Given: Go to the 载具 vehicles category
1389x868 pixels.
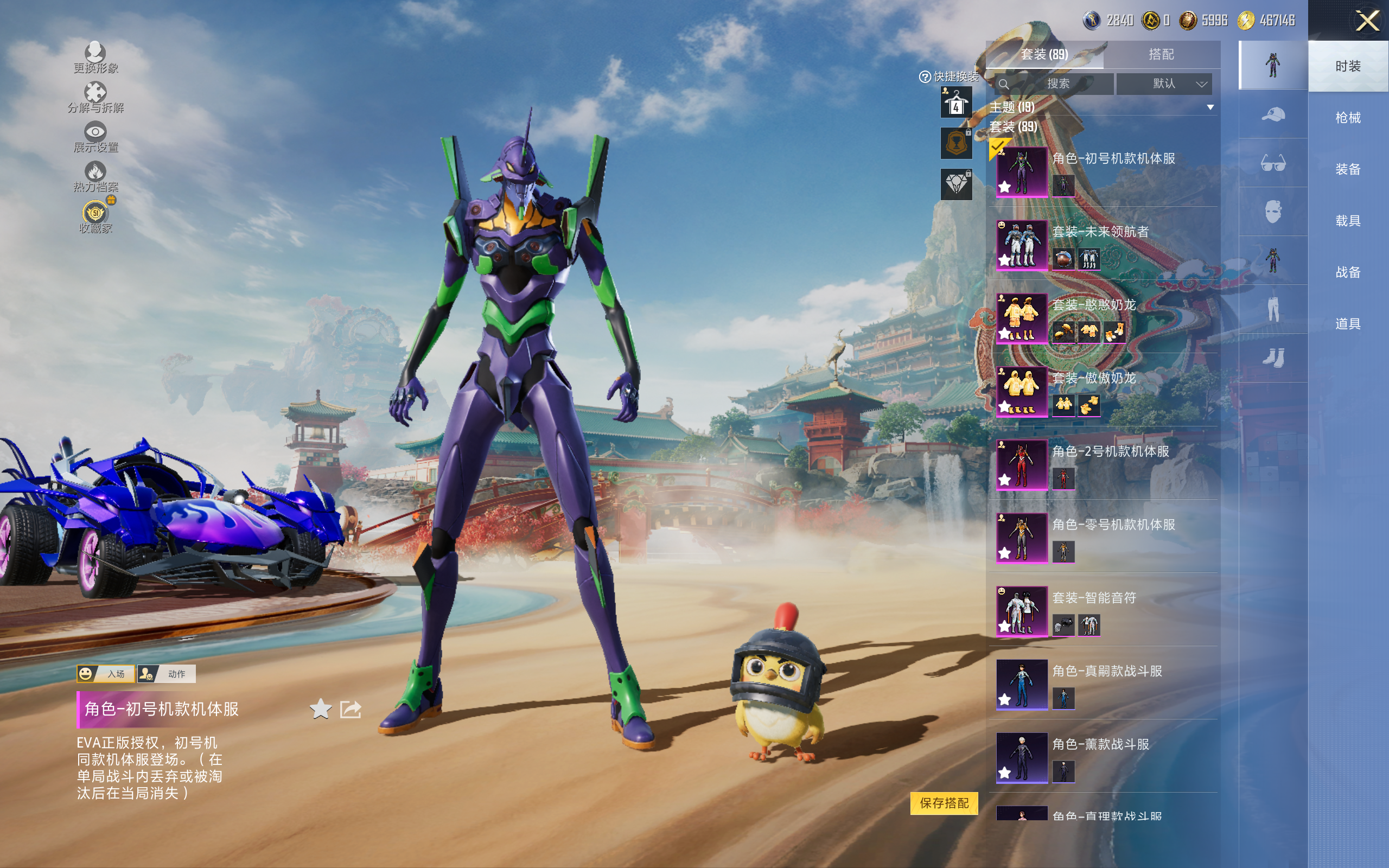Looking at the screenshot, I should click(1347, 221).
